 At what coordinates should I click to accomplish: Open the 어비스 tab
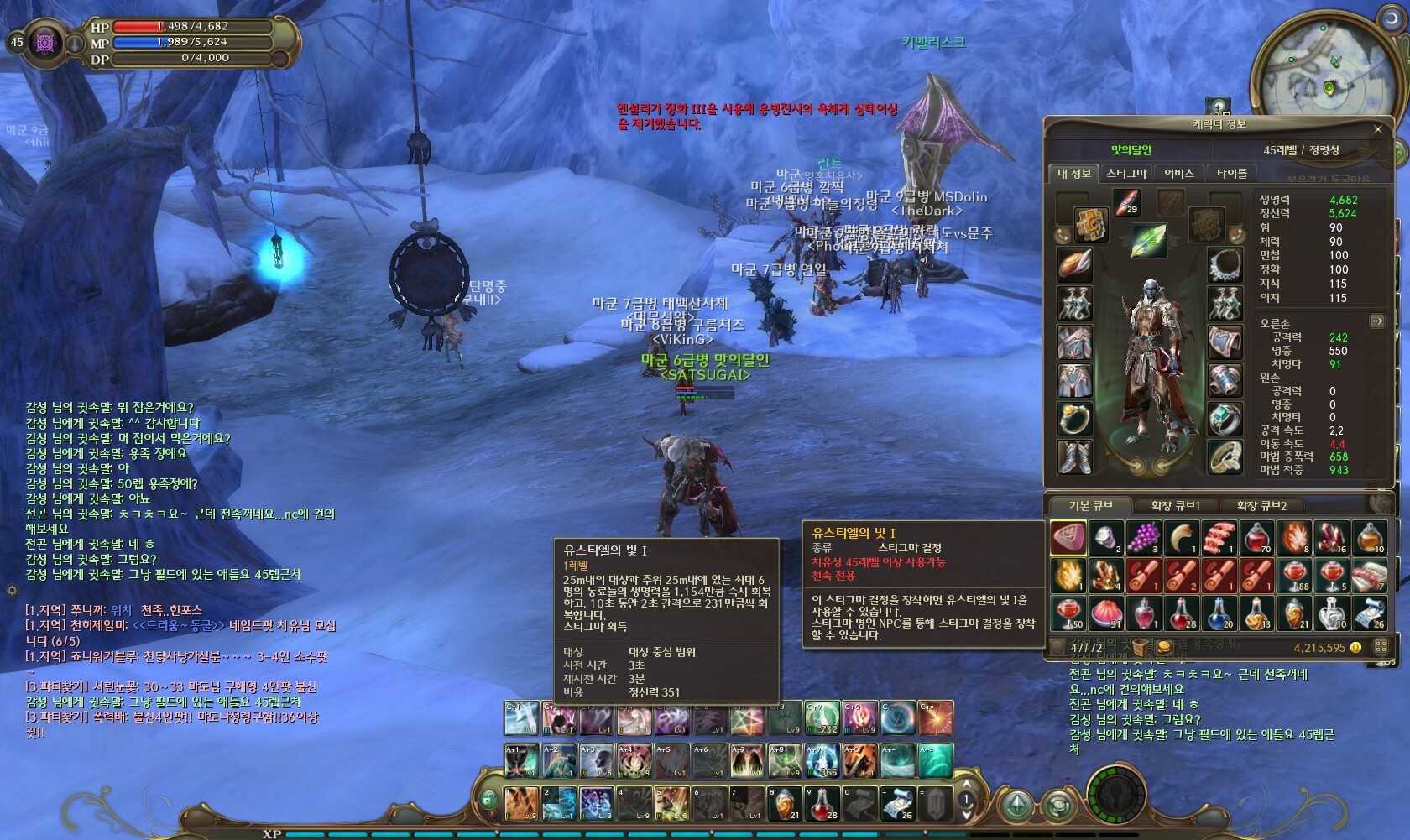coord(1178,174)
